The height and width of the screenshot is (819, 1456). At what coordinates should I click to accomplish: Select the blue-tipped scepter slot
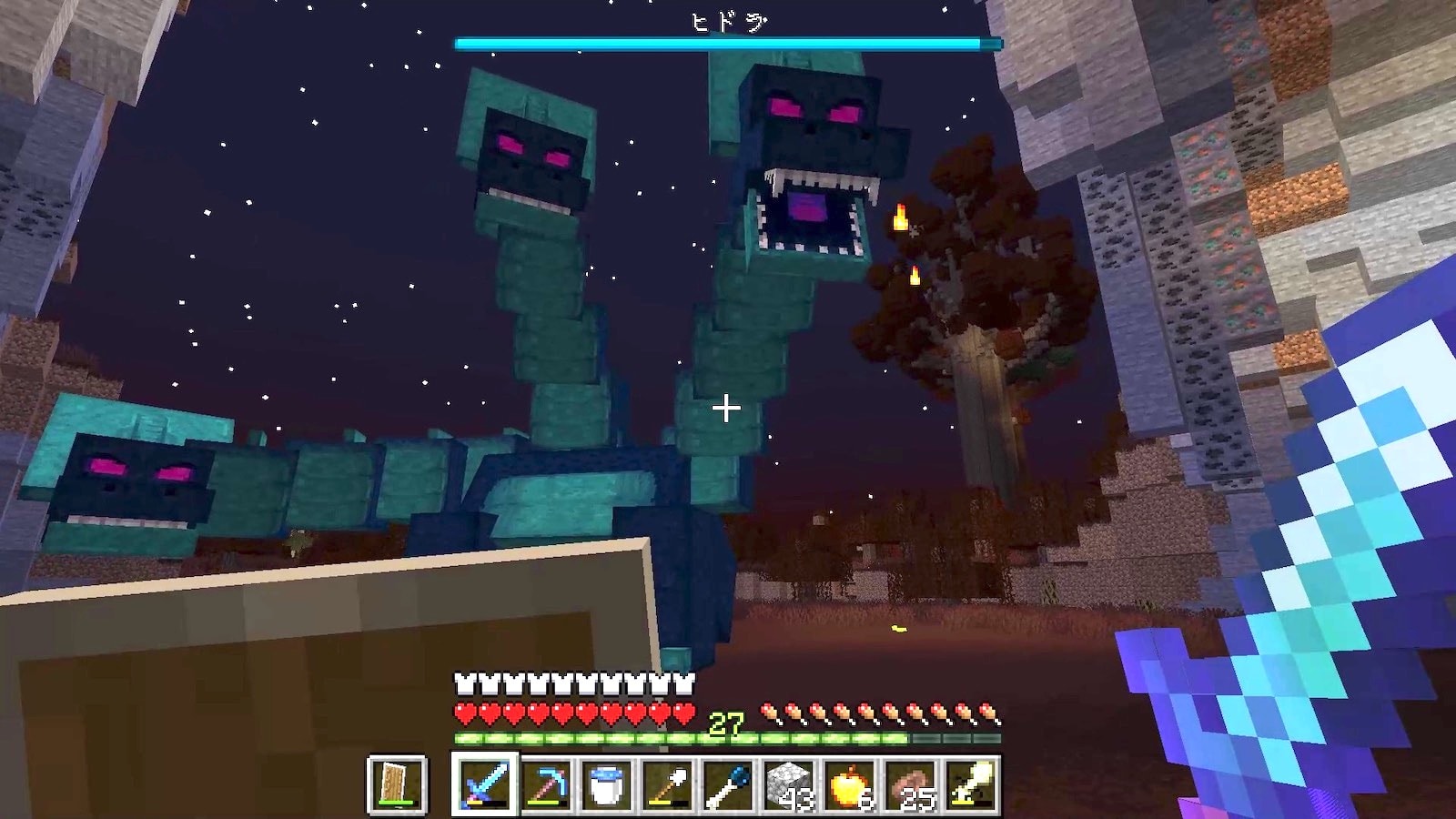pyautogui.click(x=728, y=784)
